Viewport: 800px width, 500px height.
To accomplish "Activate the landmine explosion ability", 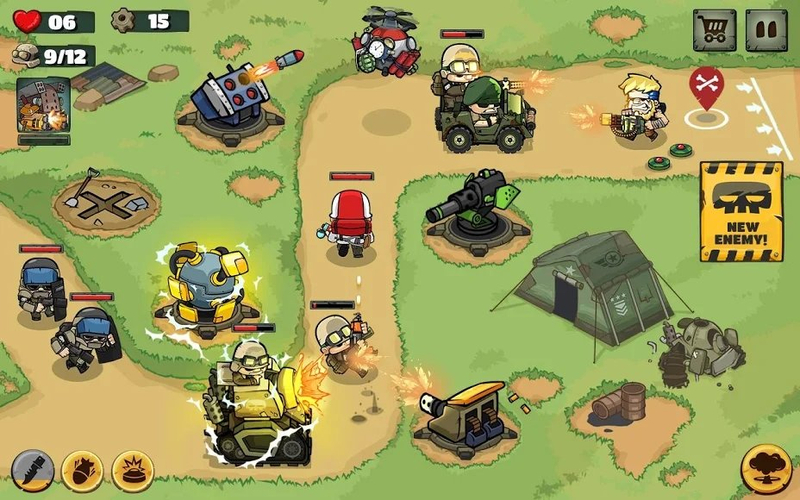I will 131,470.
